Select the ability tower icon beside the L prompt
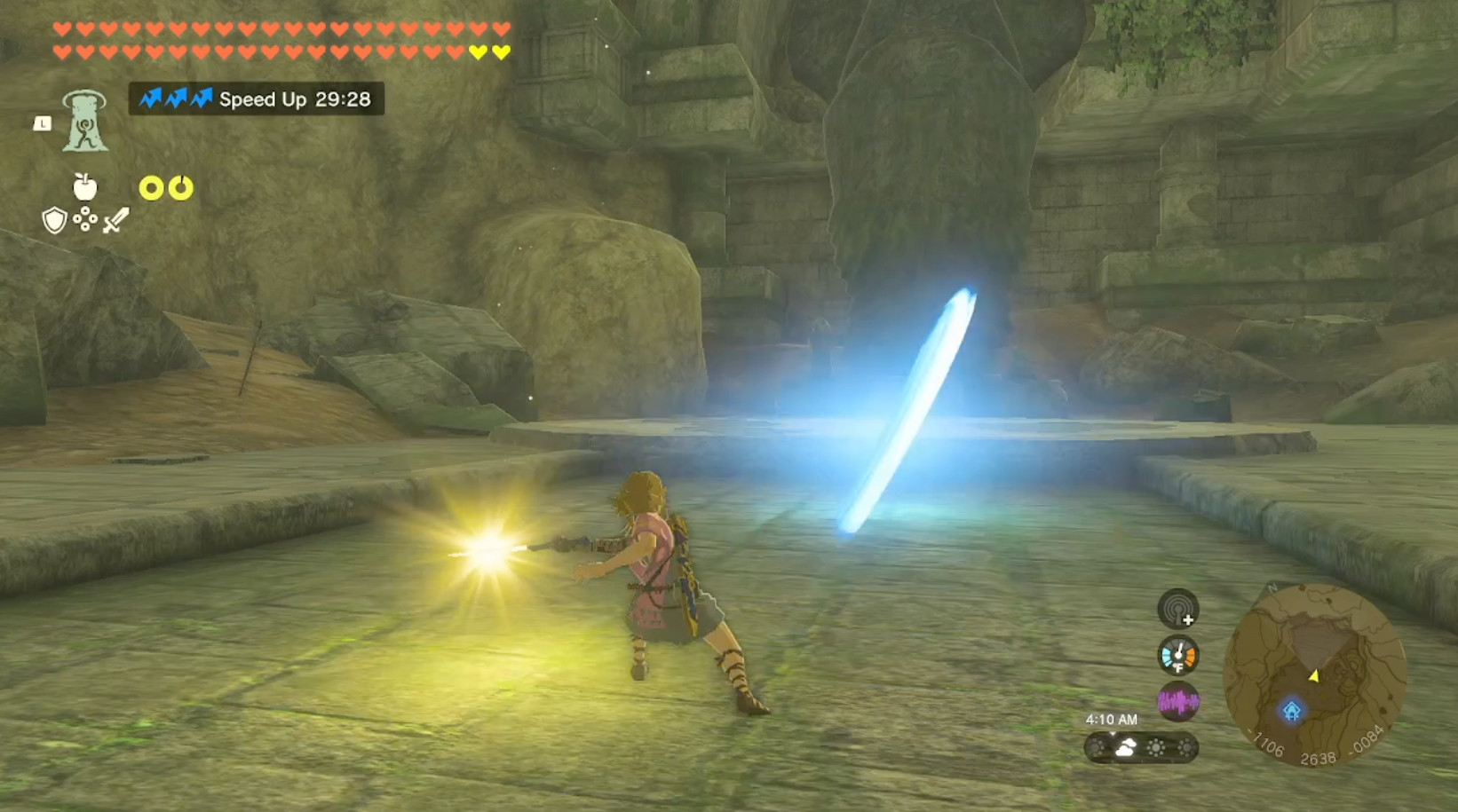Screen dimensions: 1458x812 (x=84, y=122)
